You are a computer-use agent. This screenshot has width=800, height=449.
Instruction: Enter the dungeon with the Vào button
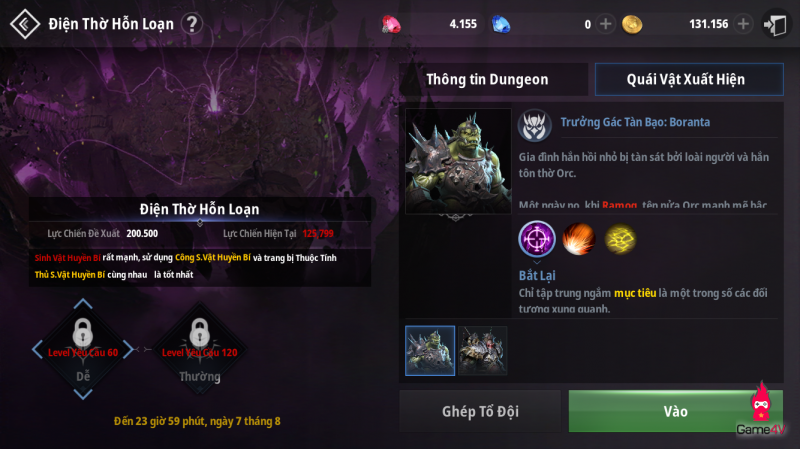pos(675,411)
